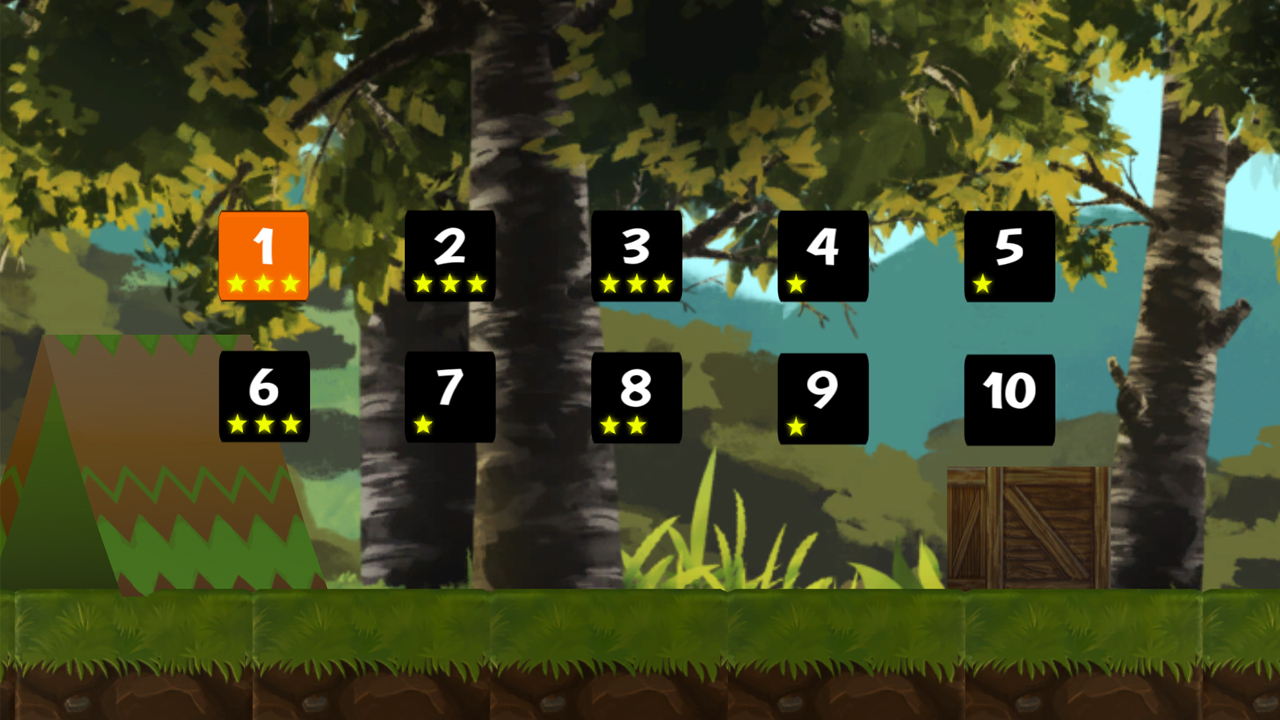This screenshot has height=720, width=1280.
Task: Open level 8
Action: coord(636,390)
